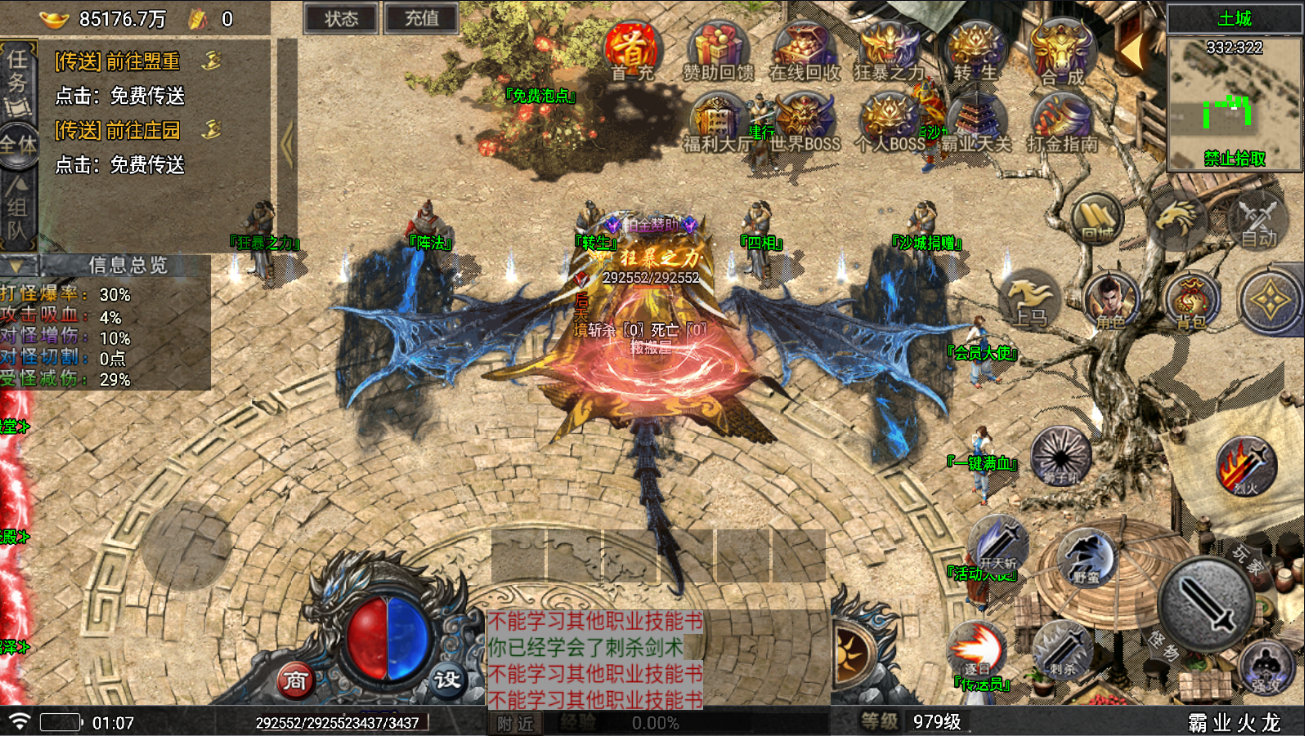1305x736 pixels.
Task: Open the 赞助回馈 gift box icon
Action: click(x=718, y=48)
